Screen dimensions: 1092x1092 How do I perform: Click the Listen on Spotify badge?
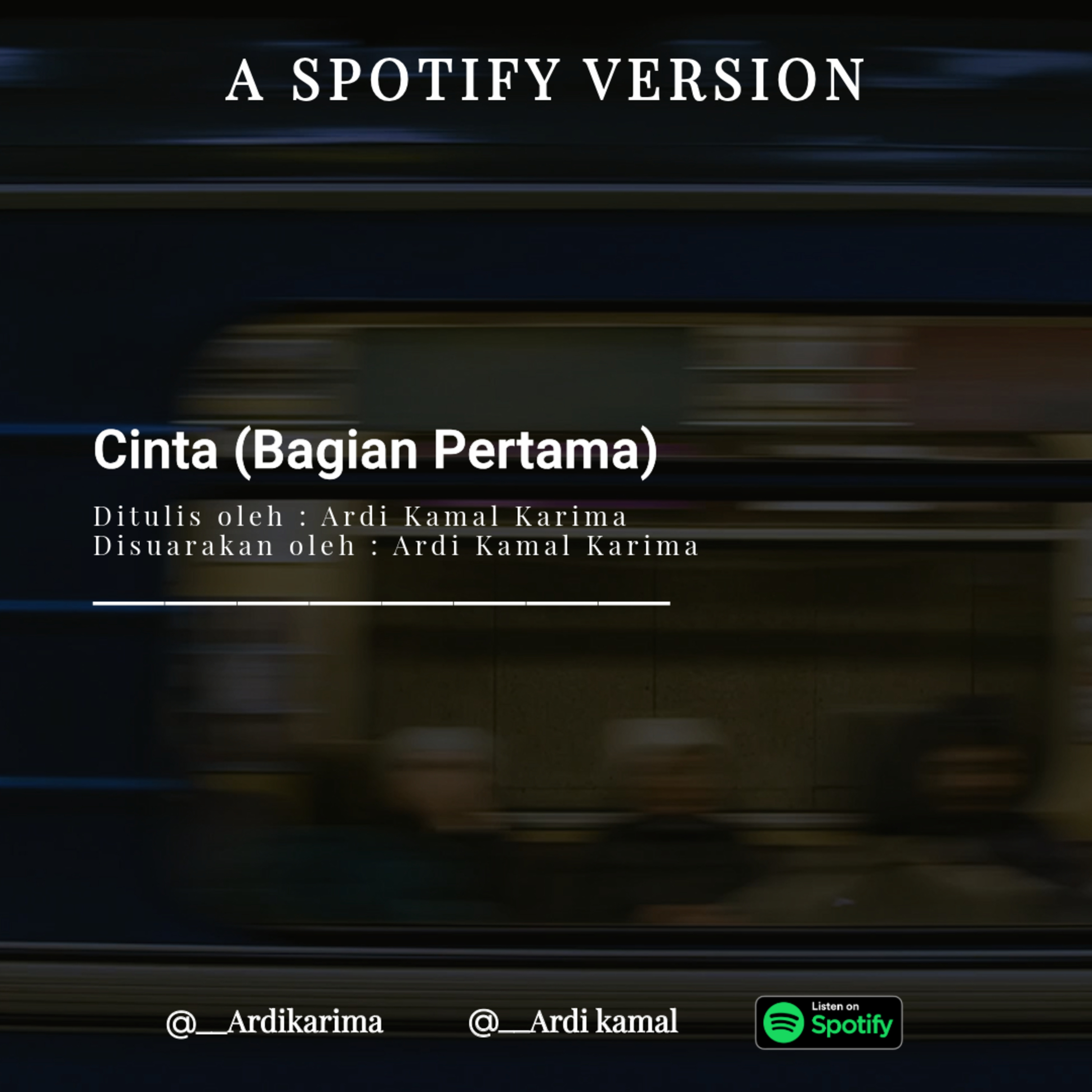pos(828,1022)
